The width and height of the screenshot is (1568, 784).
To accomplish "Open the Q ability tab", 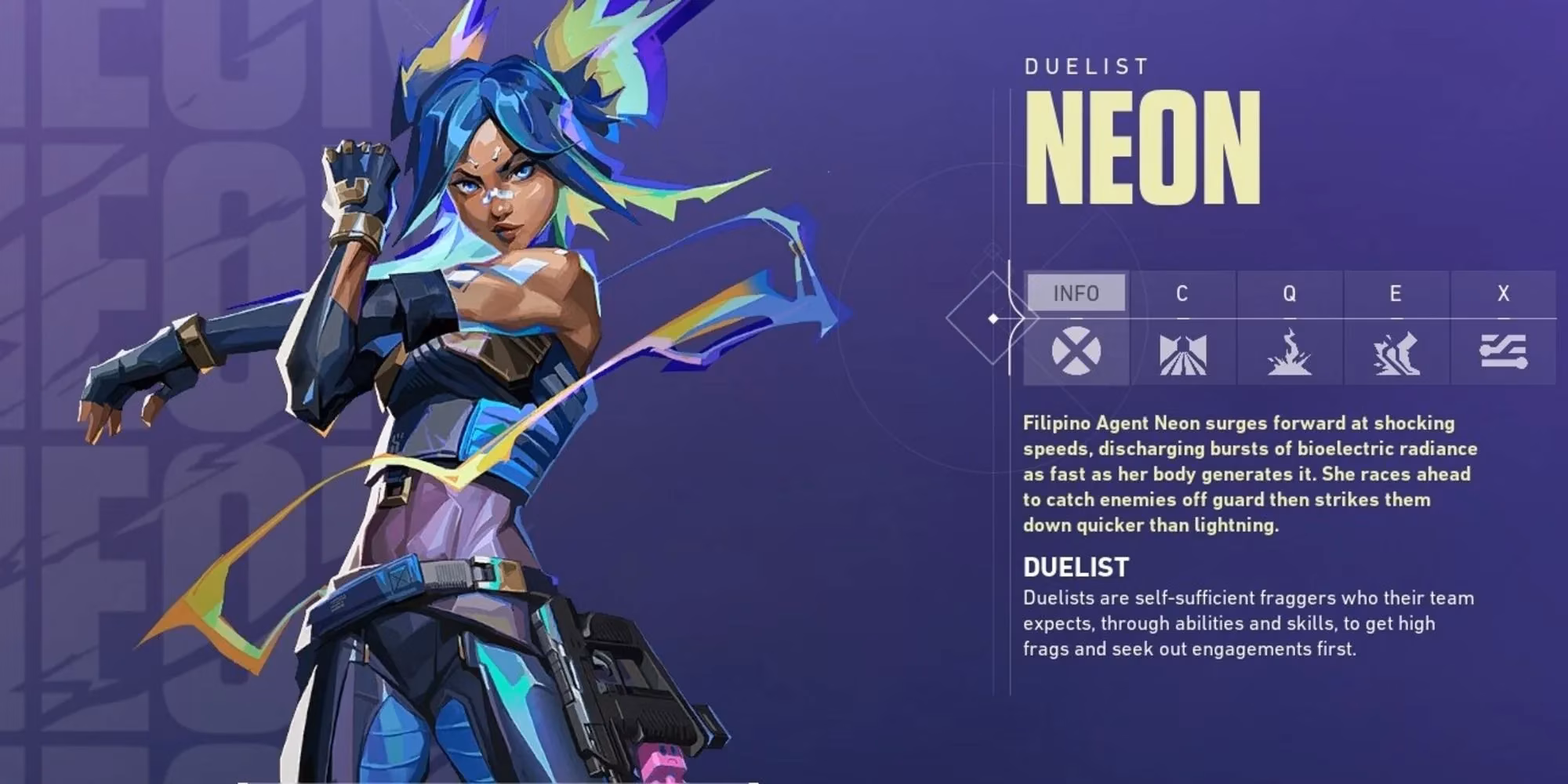I will pyautogui.click(x=1289, y=293).
